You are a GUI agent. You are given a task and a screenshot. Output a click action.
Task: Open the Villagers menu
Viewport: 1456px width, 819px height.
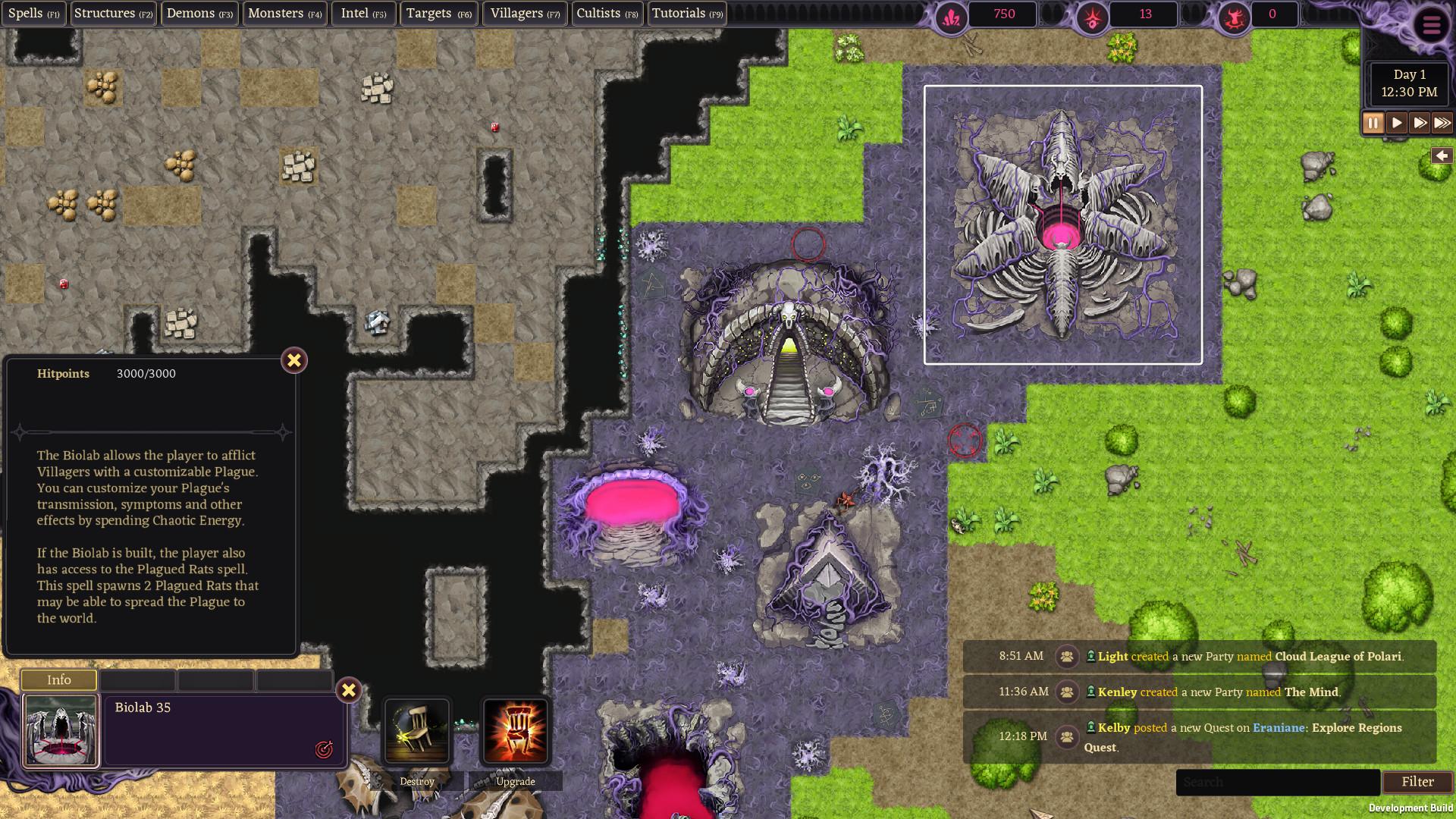(524, 13)
